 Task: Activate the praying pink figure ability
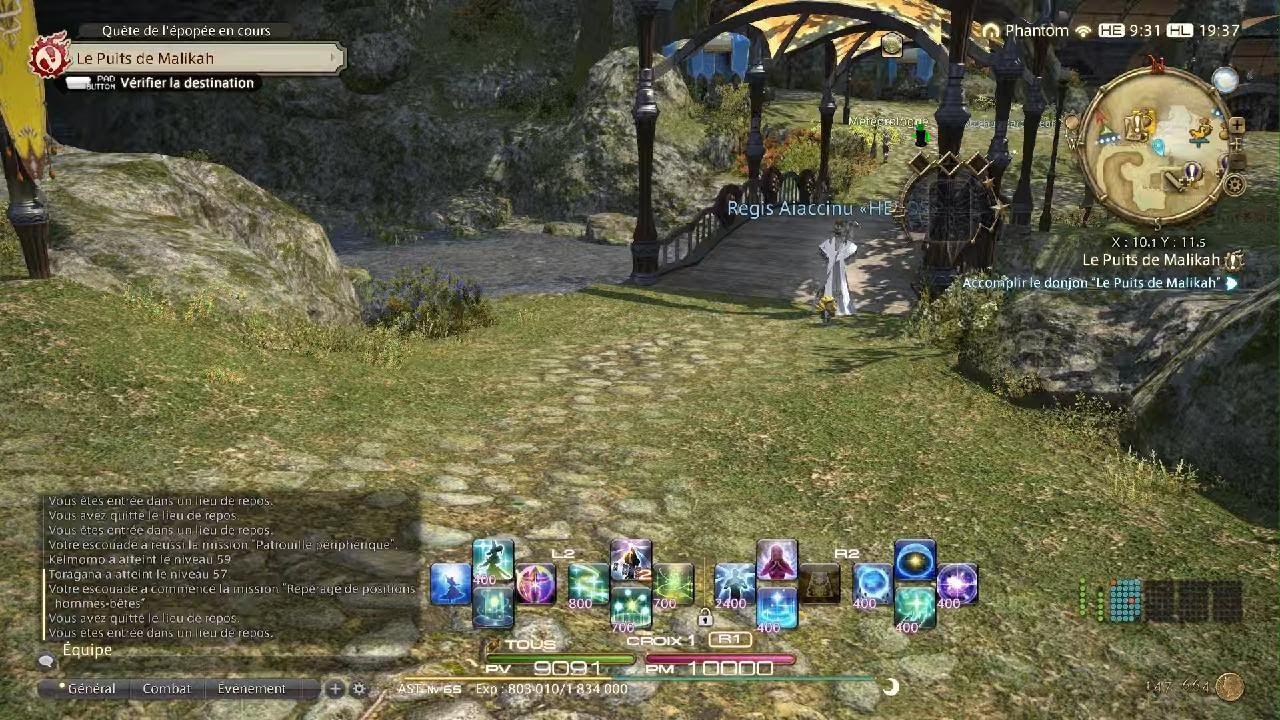776,561
